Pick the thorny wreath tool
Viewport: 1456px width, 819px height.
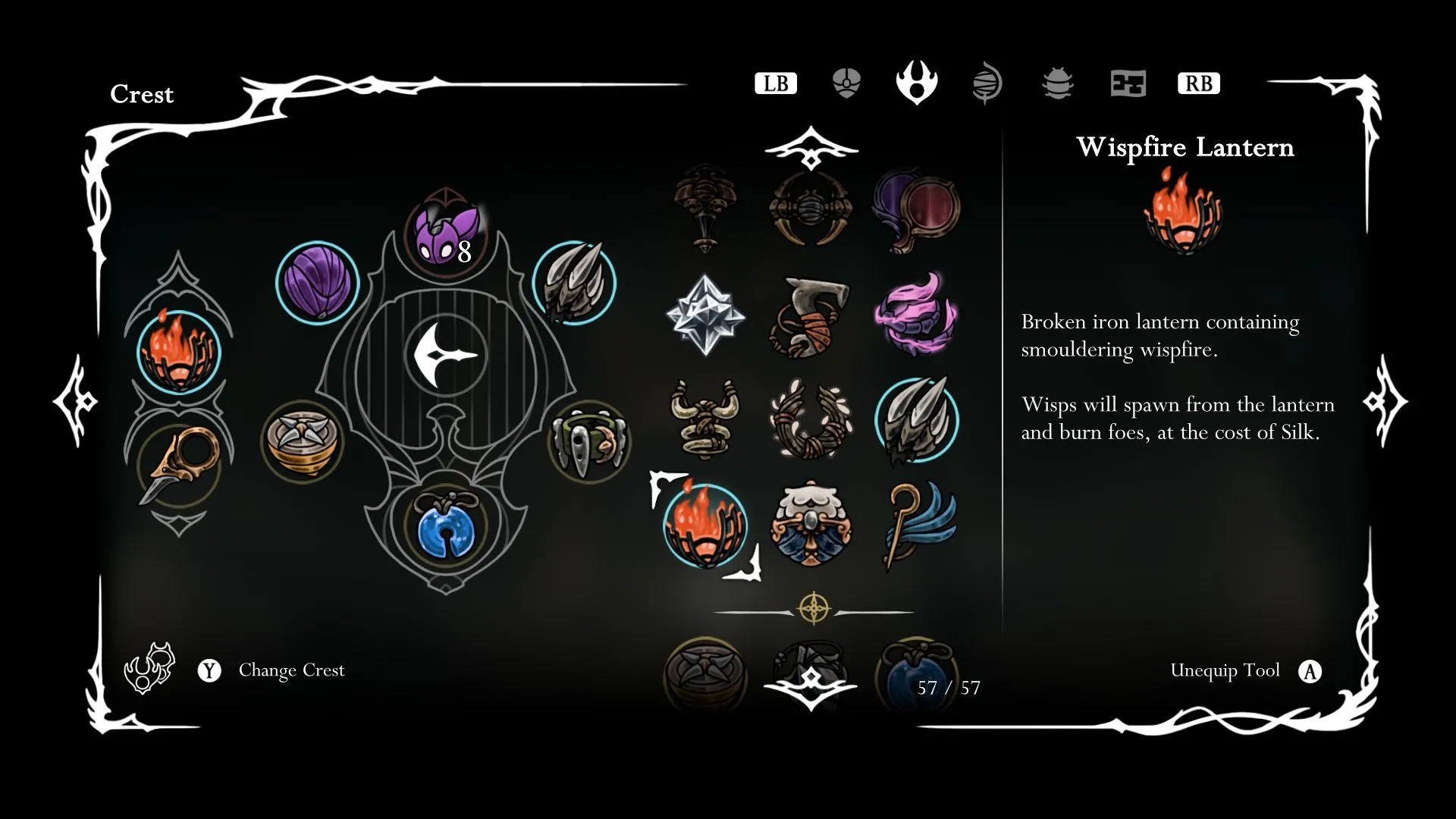tap(811, 419)
